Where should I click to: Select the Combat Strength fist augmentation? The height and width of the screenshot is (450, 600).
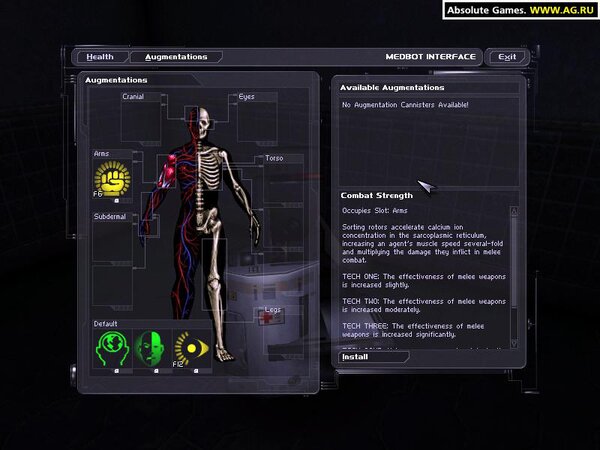click(112, 180)
